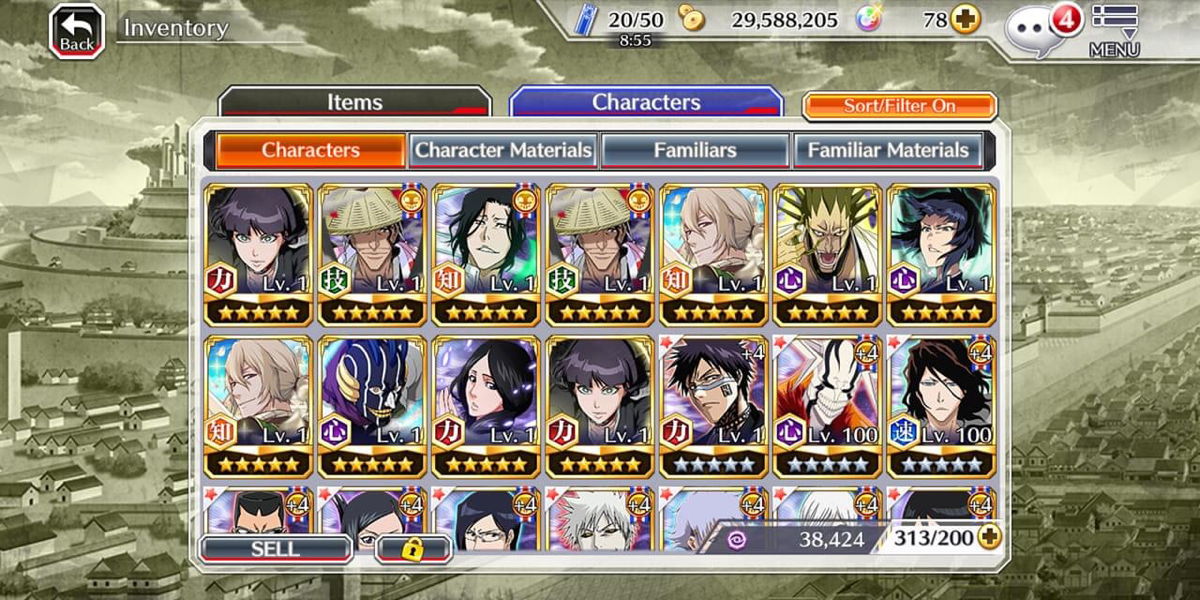This screenshot has height=600, width=1200.
Task: Toggle the yellow padlock lock button
Action: point(413,549)
